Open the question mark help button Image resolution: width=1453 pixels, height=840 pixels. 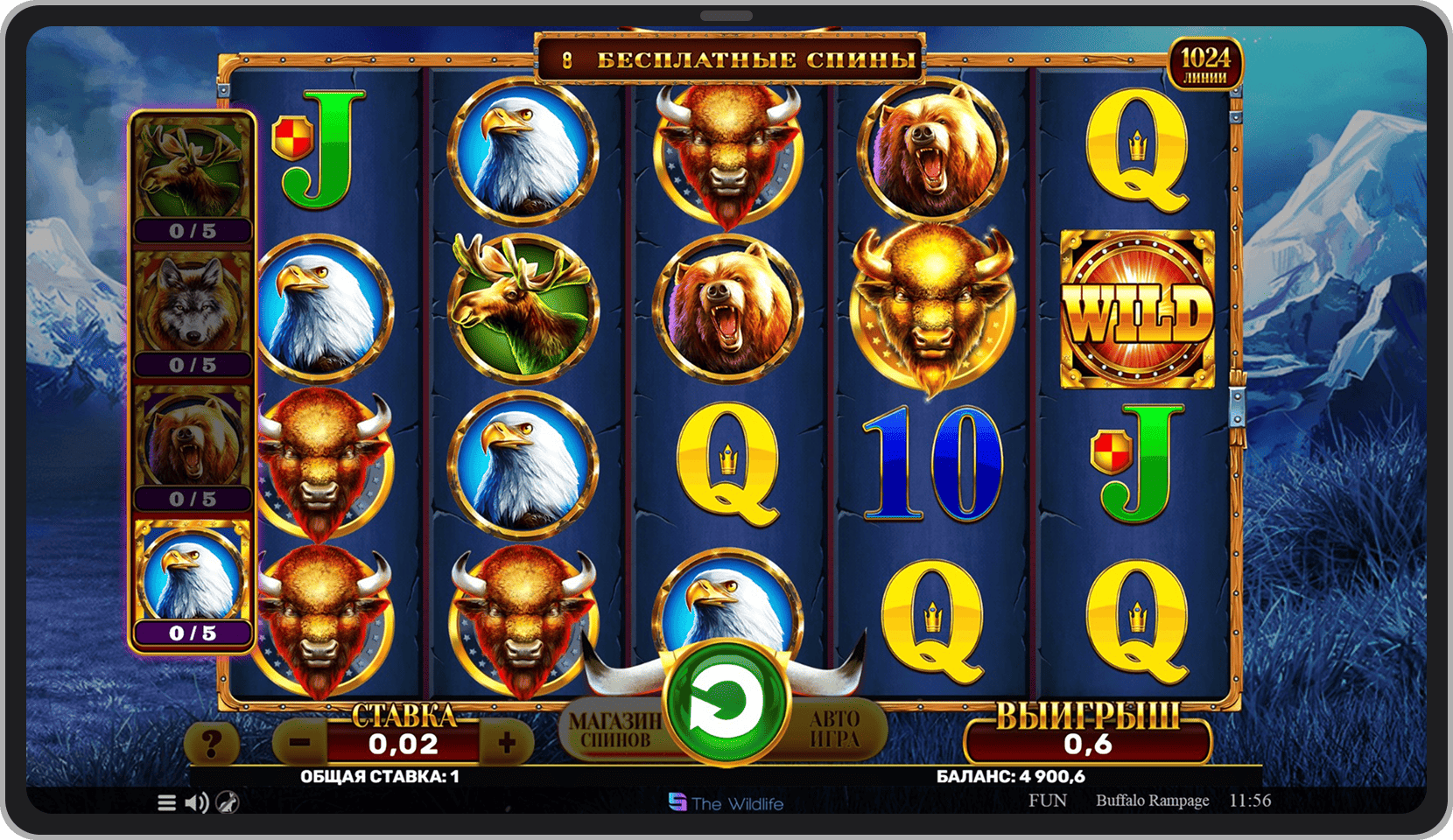point(211,745)
